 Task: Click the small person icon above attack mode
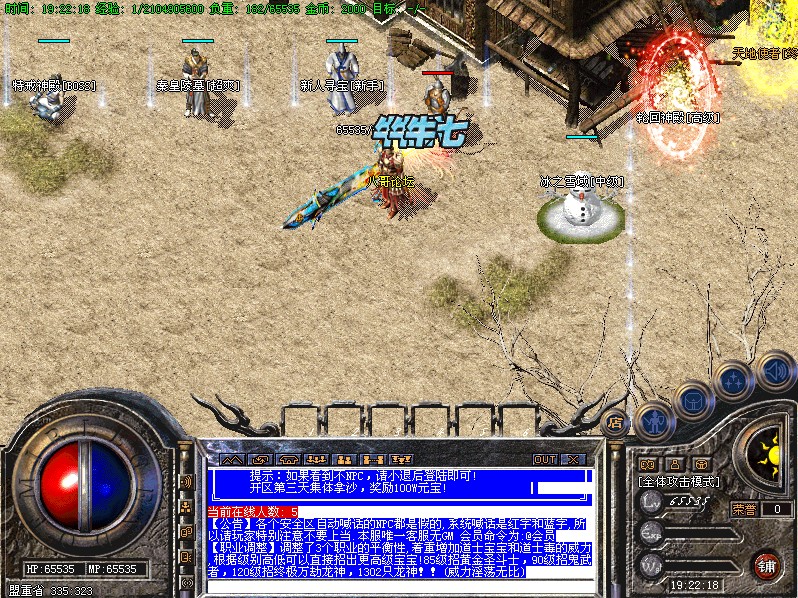pos(674,464)
